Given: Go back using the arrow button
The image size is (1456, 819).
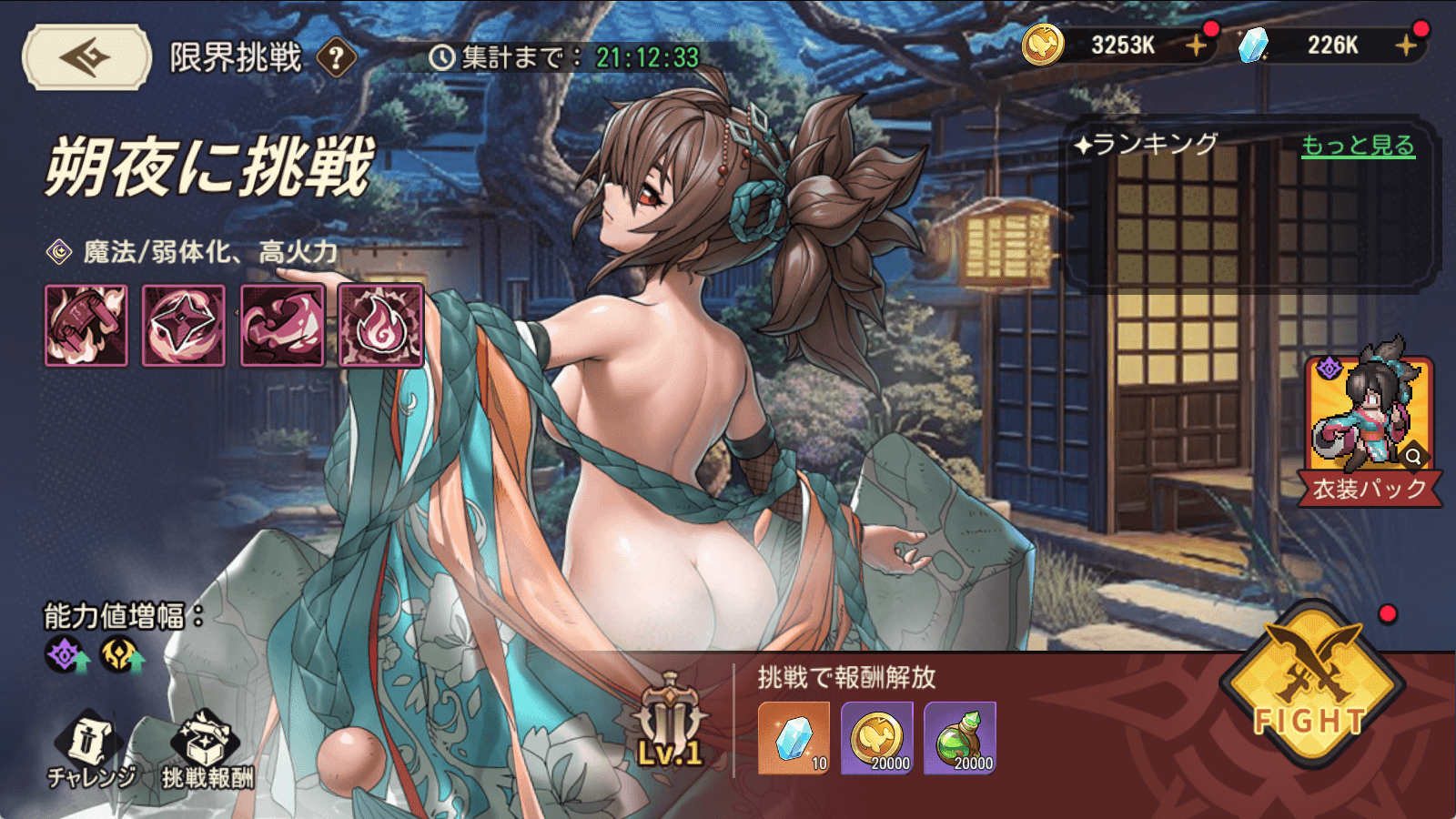Looking at the screenshot, I should click(x=86, y=57).
